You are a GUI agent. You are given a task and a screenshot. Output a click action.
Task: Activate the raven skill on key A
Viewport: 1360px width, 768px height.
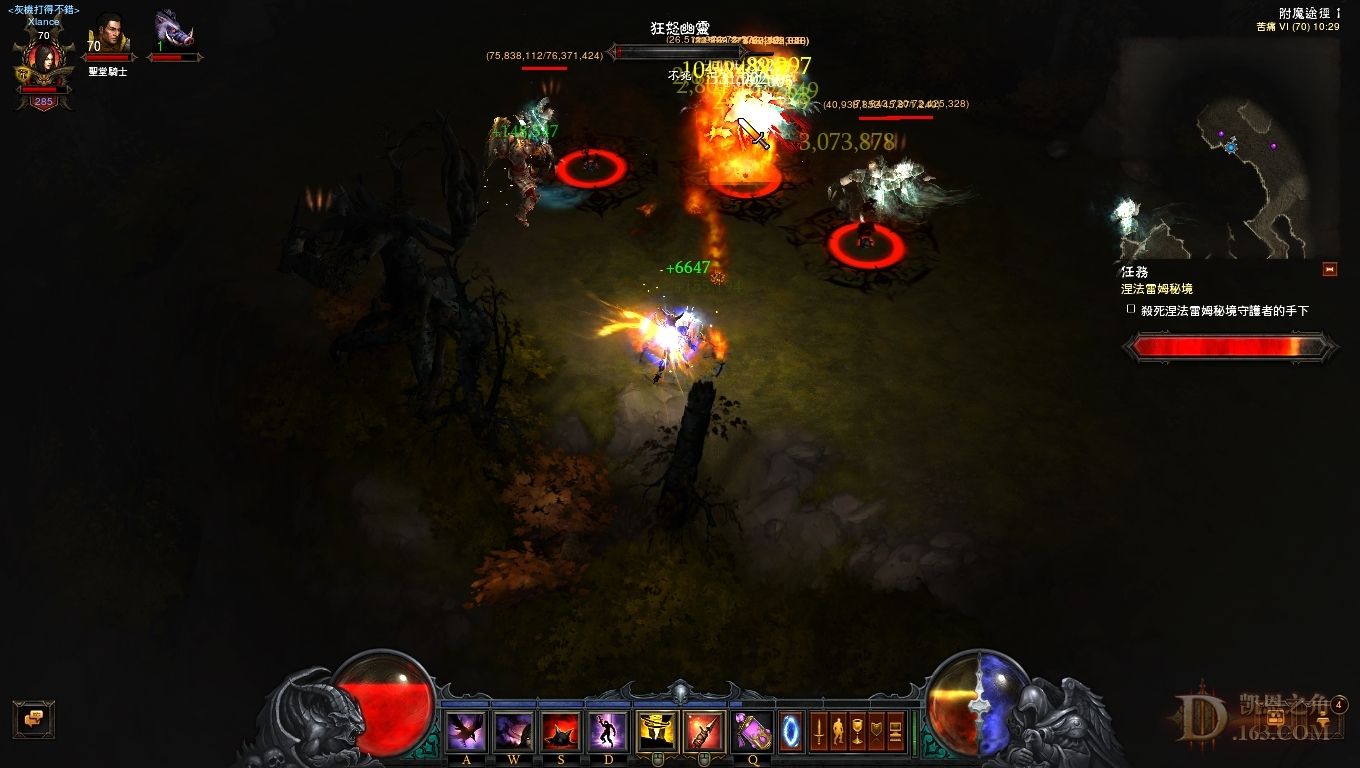coord(467,731)
